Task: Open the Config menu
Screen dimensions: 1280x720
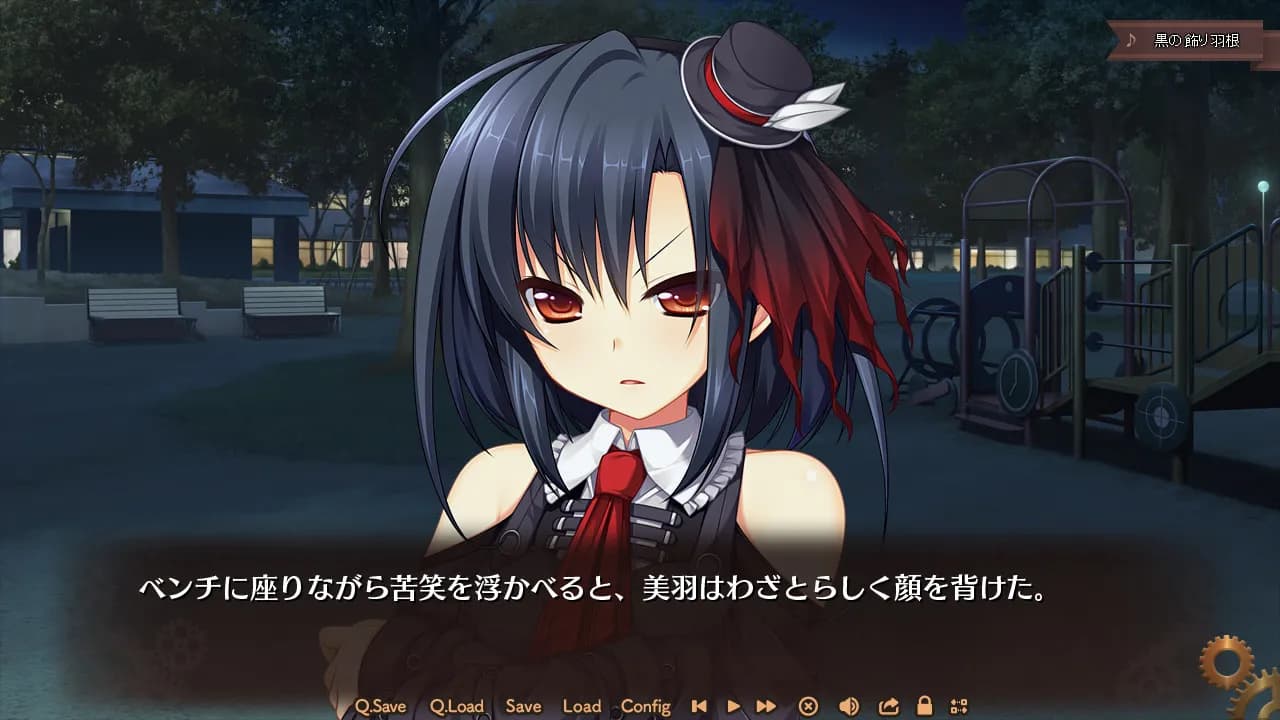Action: click(x=646, y=705)
